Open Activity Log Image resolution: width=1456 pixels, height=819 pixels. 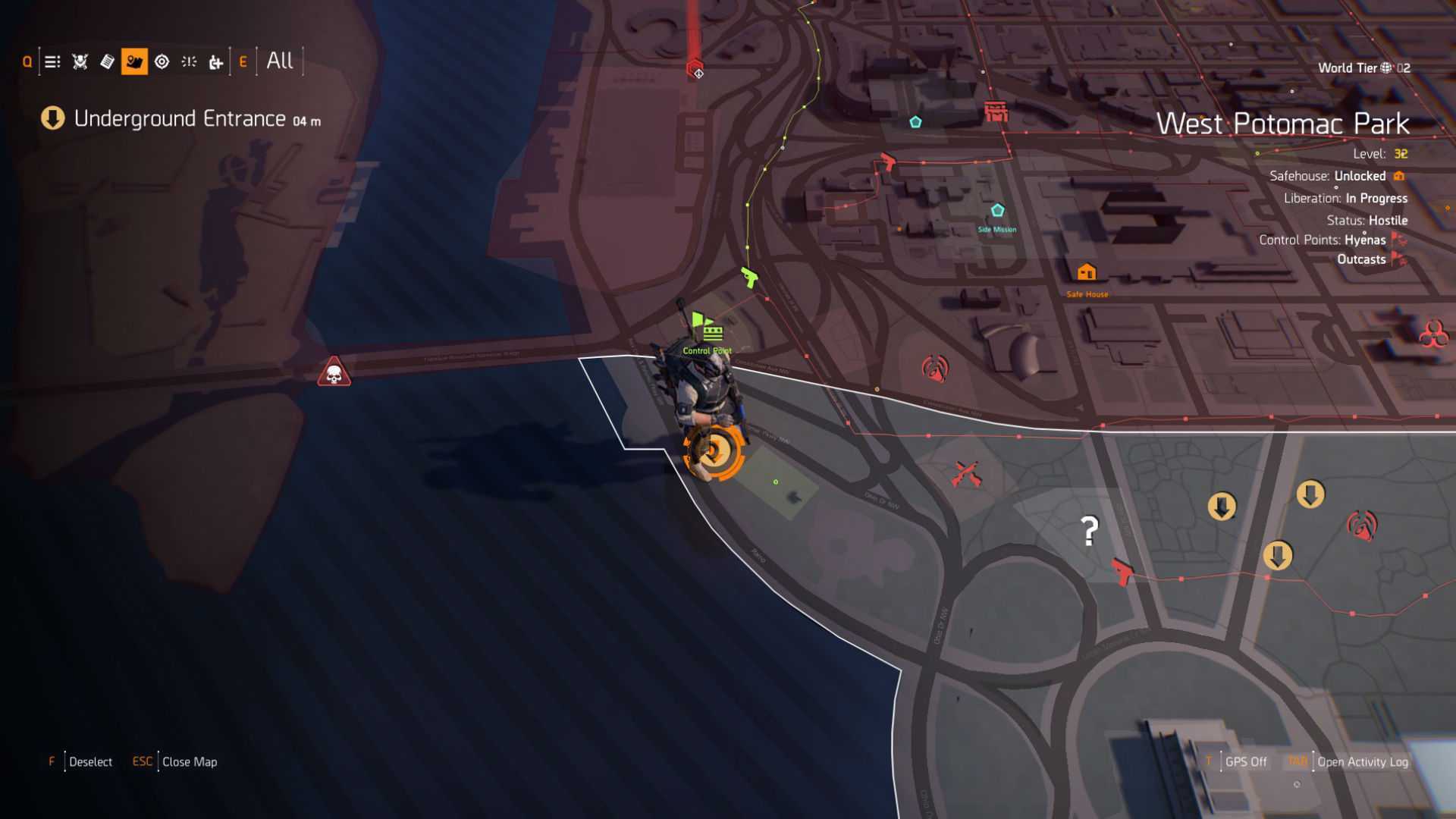[x=1362, y=761]
